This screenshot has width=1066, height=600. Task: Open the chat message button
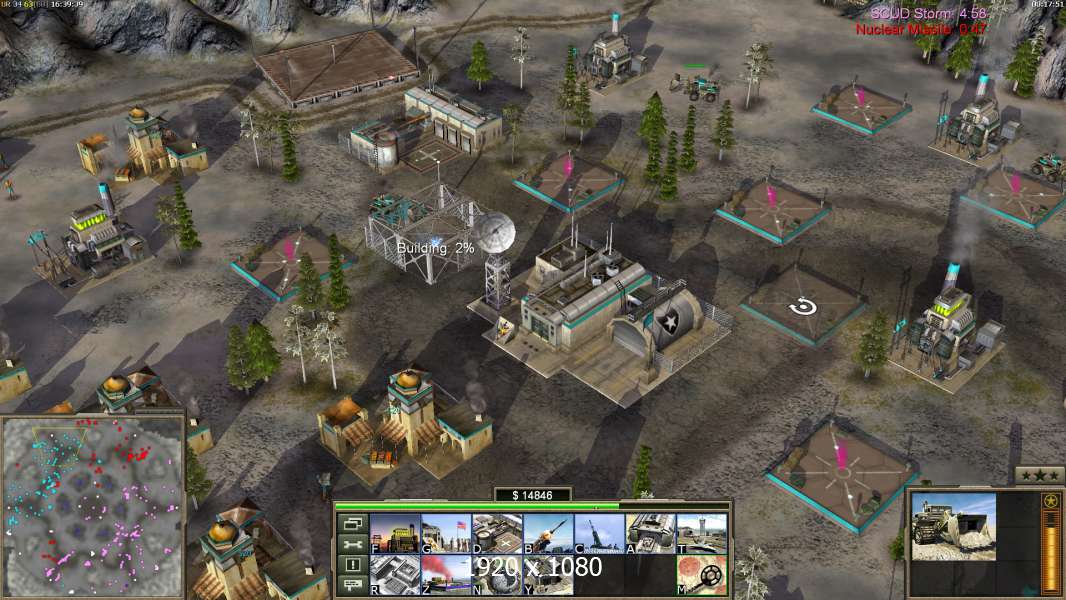coord(352,585)
